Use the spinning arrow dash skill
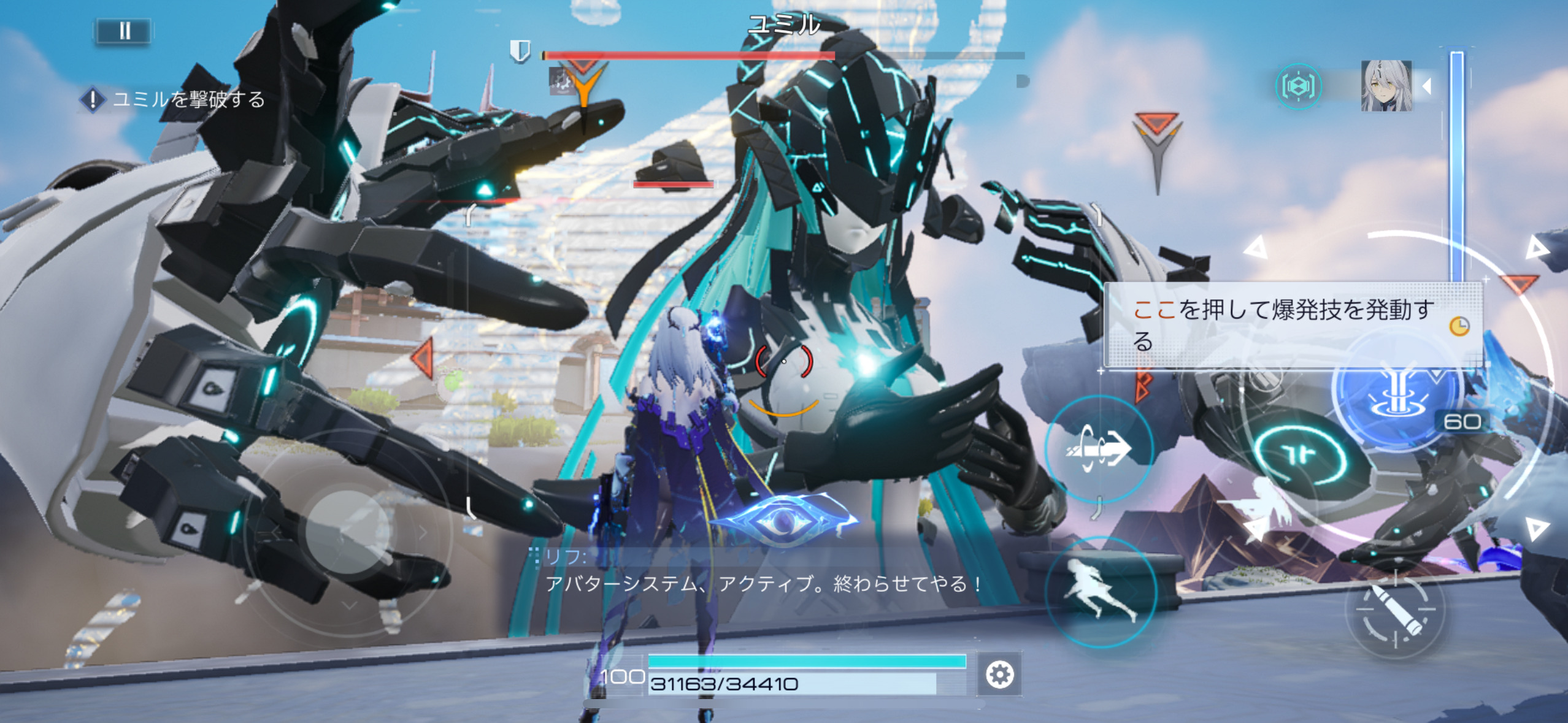Screen dimensions: 1568x723 click(1099, 451)
